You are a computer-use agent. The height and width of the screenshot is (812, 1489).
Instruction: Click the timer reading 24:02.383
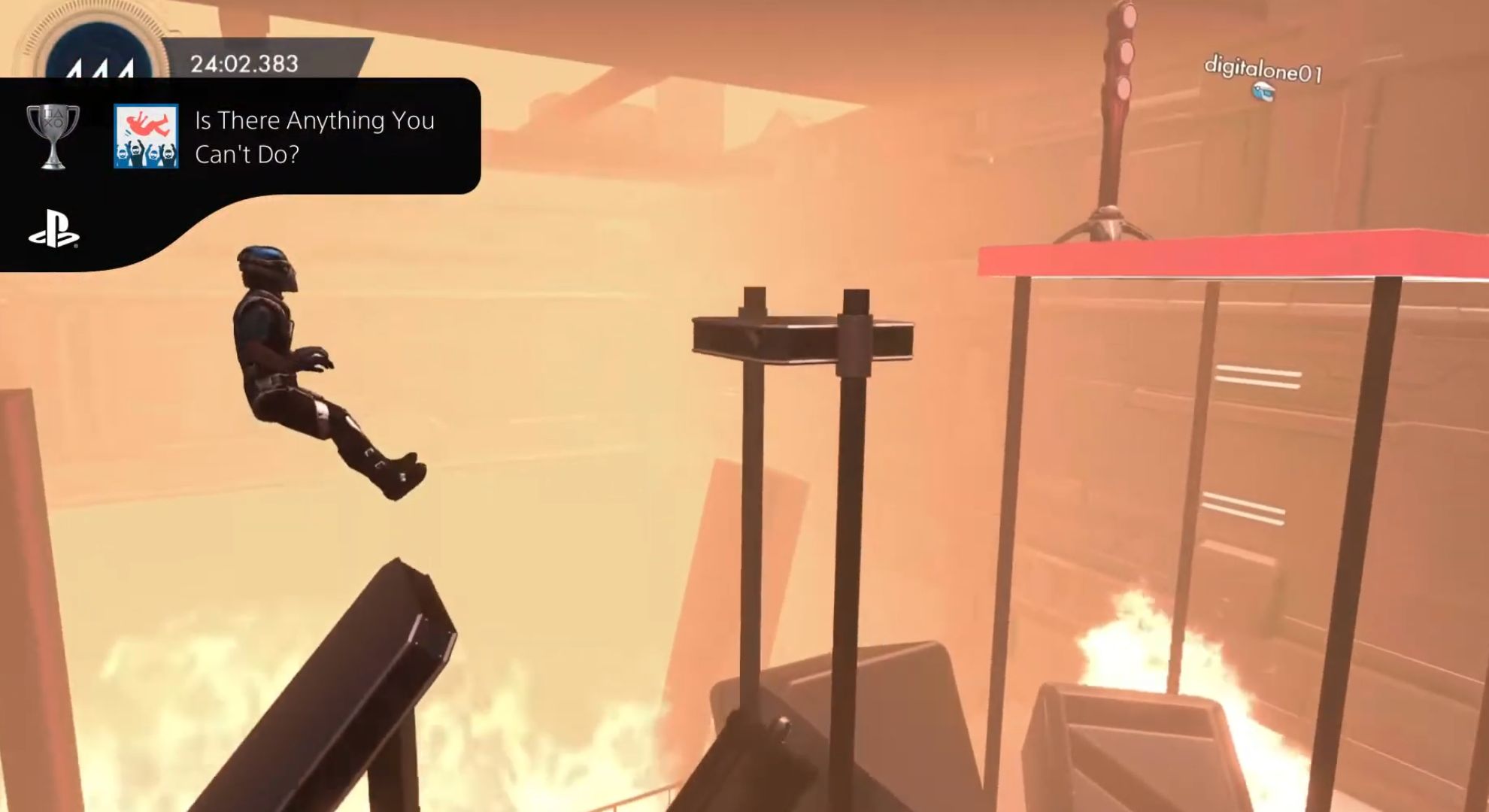click(x=244, y=62)
